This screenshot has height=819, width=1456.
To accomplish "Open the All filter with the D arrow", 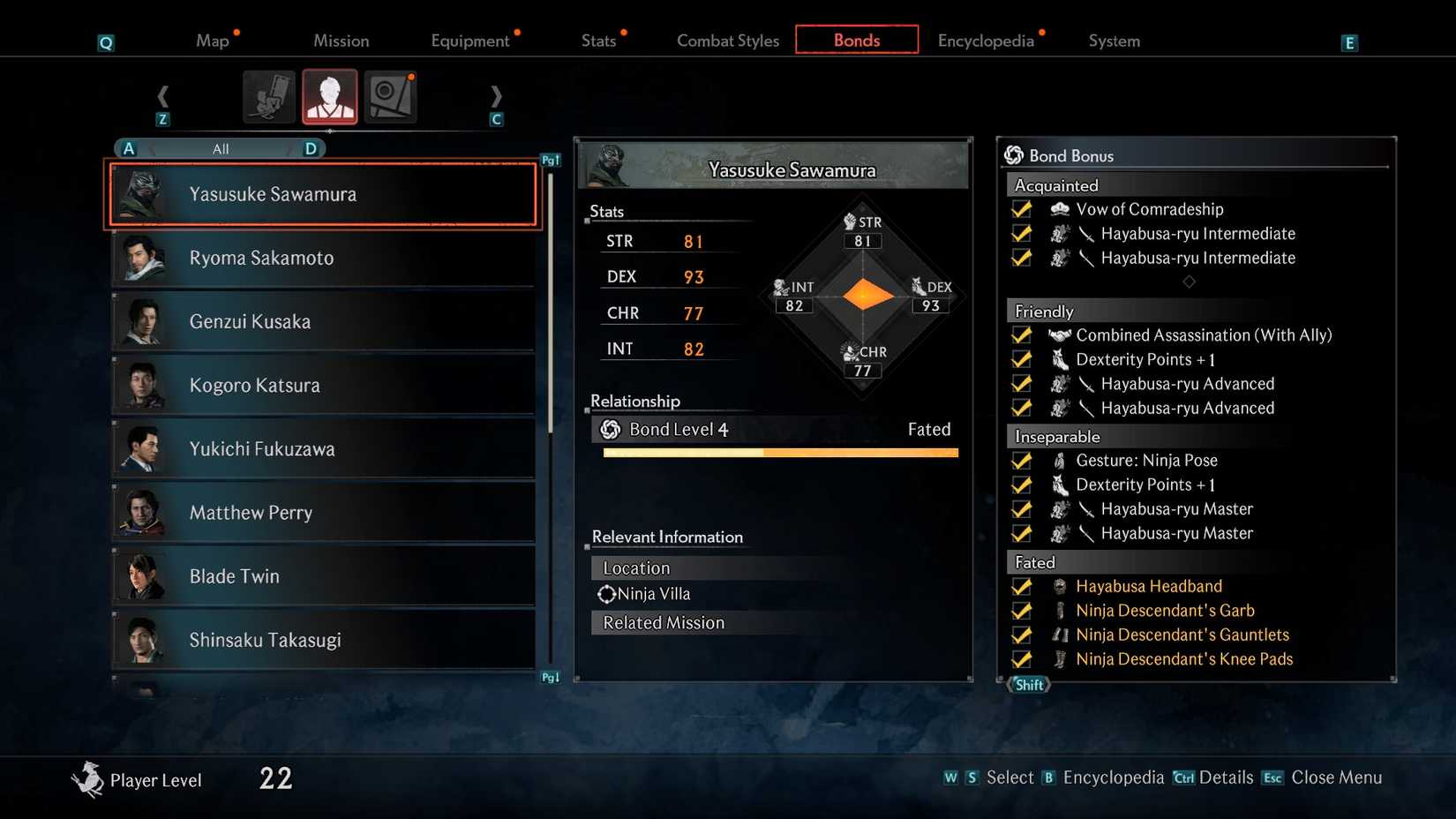I will tap(311, 148).
